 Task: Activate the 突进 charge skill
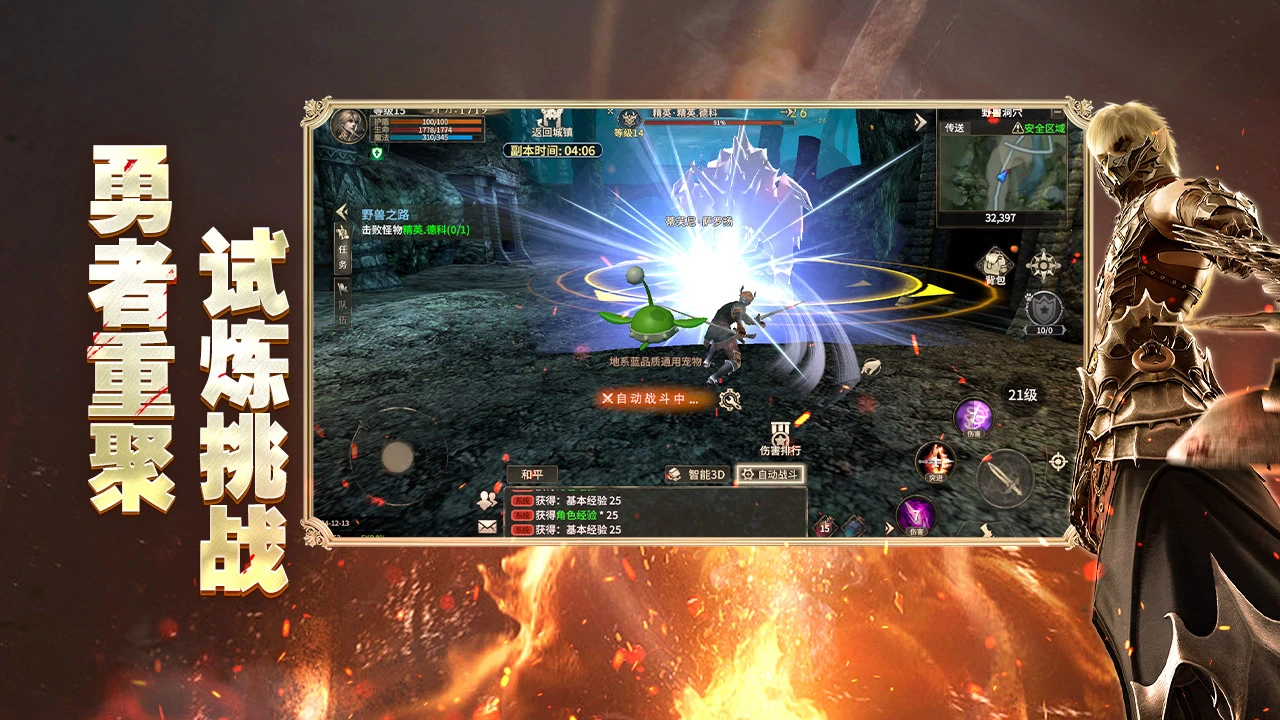coord(935,461)
